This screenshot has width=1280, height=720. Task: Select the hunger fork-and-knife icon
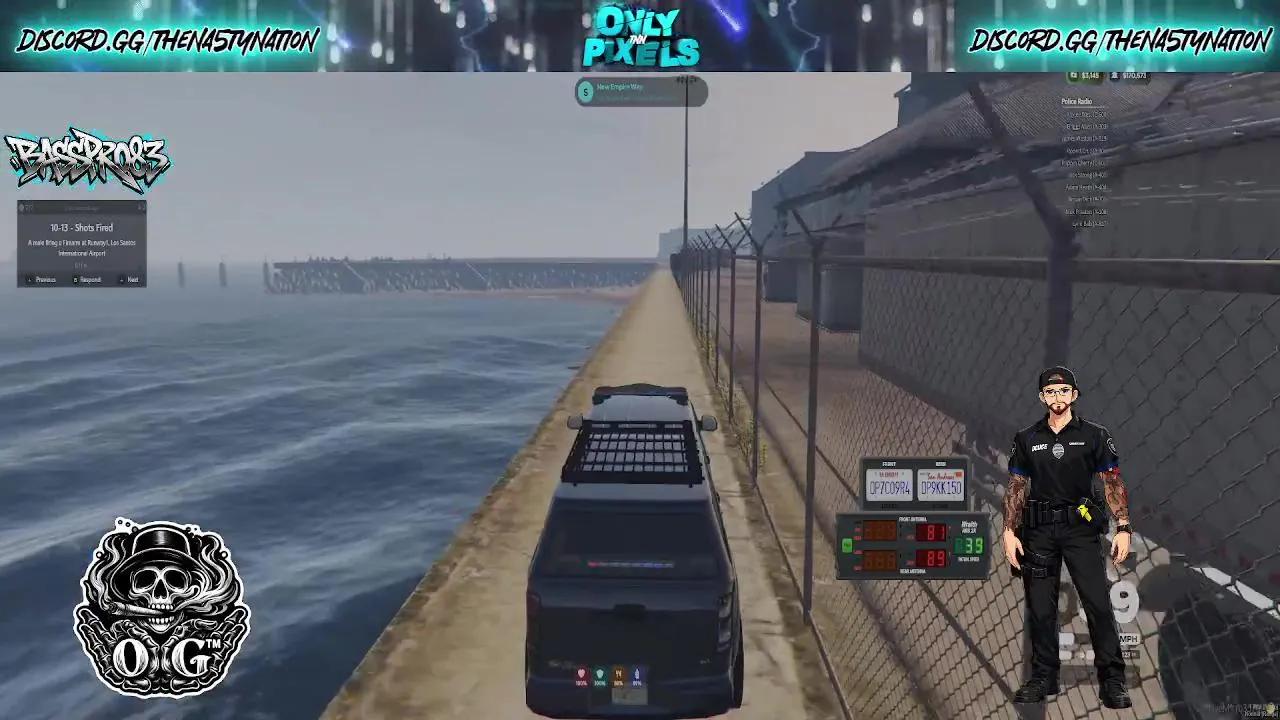619,672
